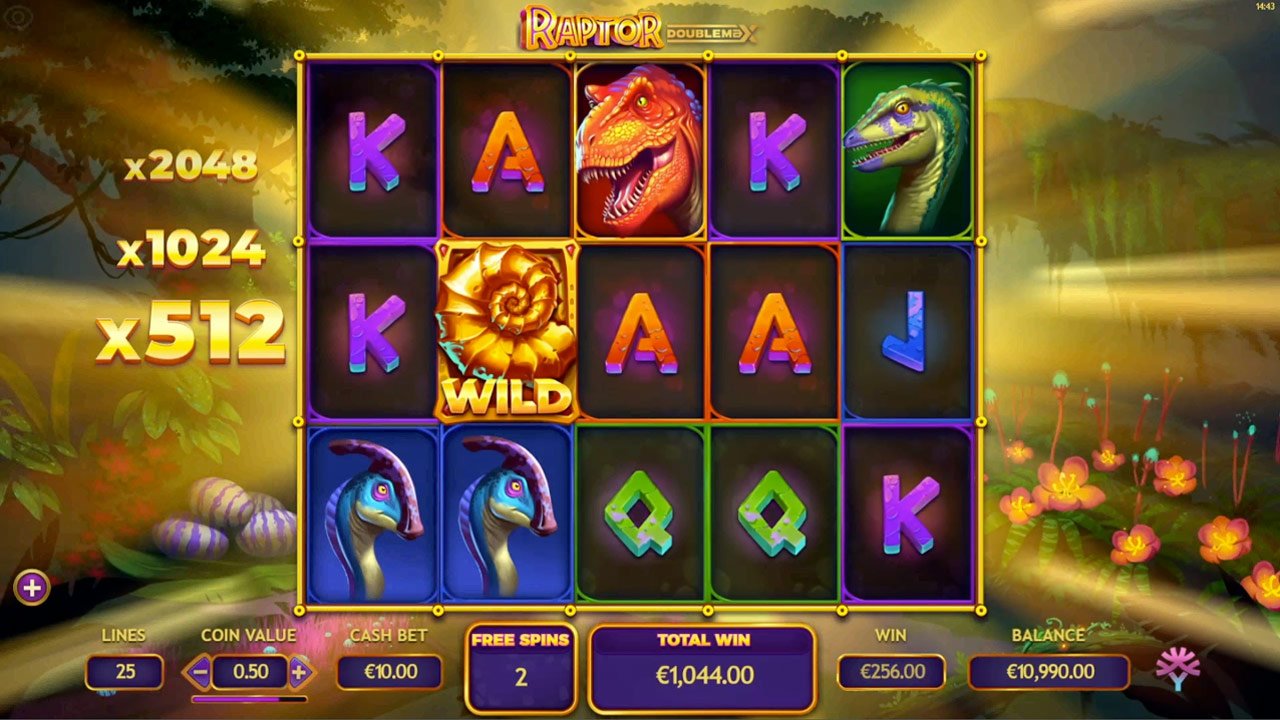Click the pink Yggdrasil tree logo
The height and width of the screenshot is (720, 1280).
coord(1178,669)
